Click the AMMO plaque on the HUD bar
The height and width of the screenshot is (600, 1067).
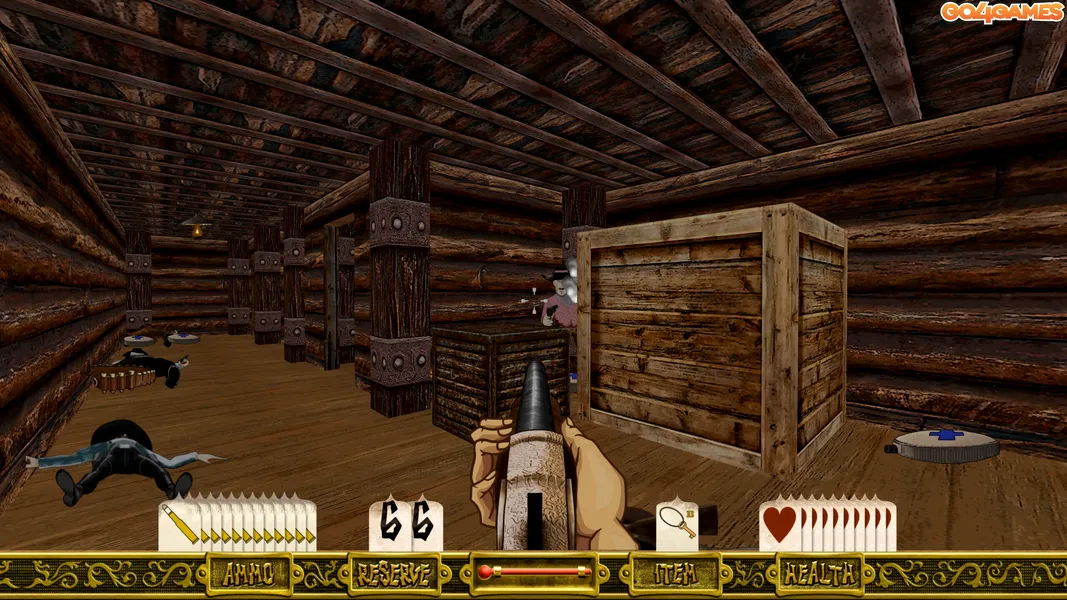click(248, 574)
